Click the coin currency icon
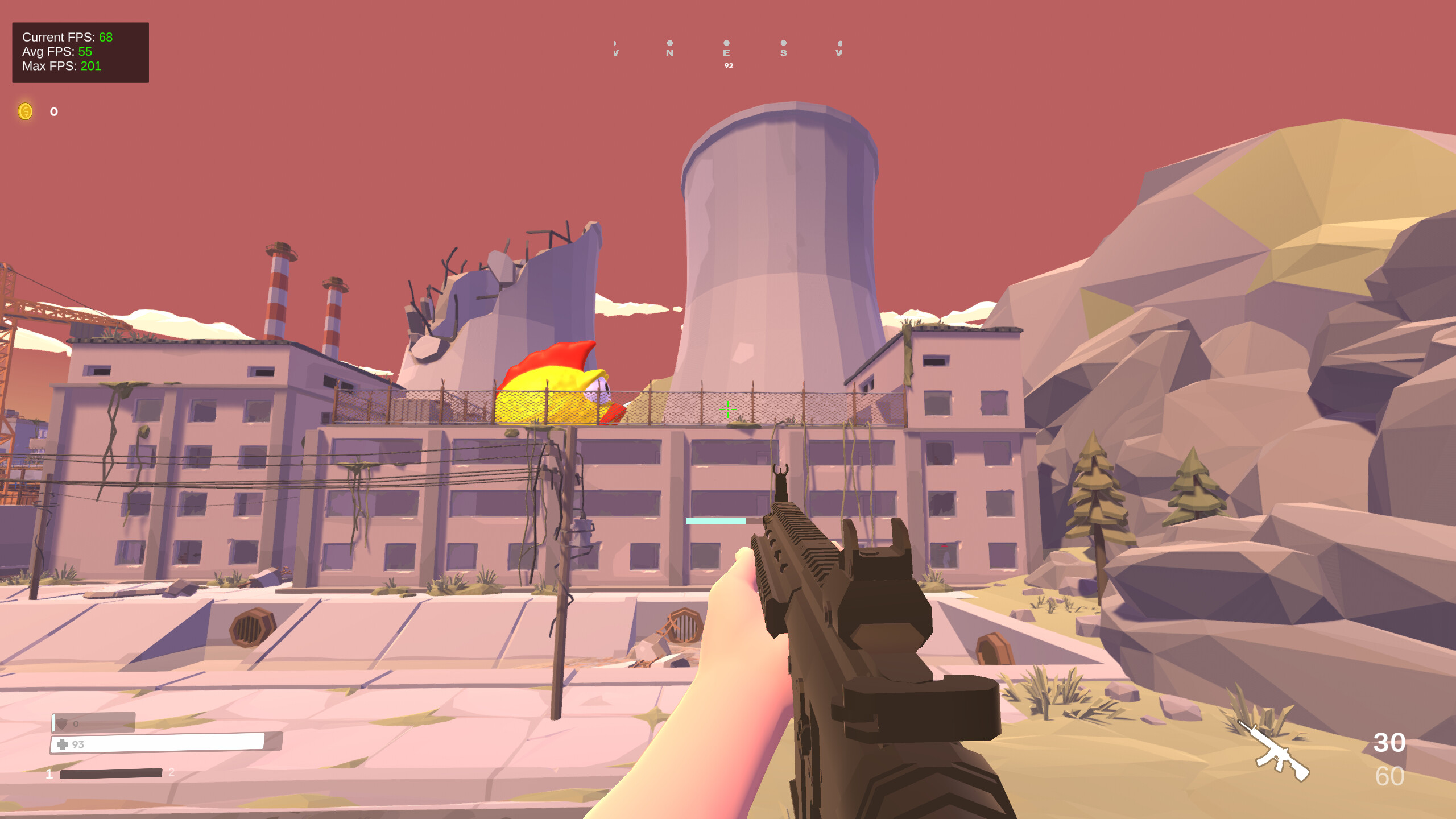 tap(25, 111)
